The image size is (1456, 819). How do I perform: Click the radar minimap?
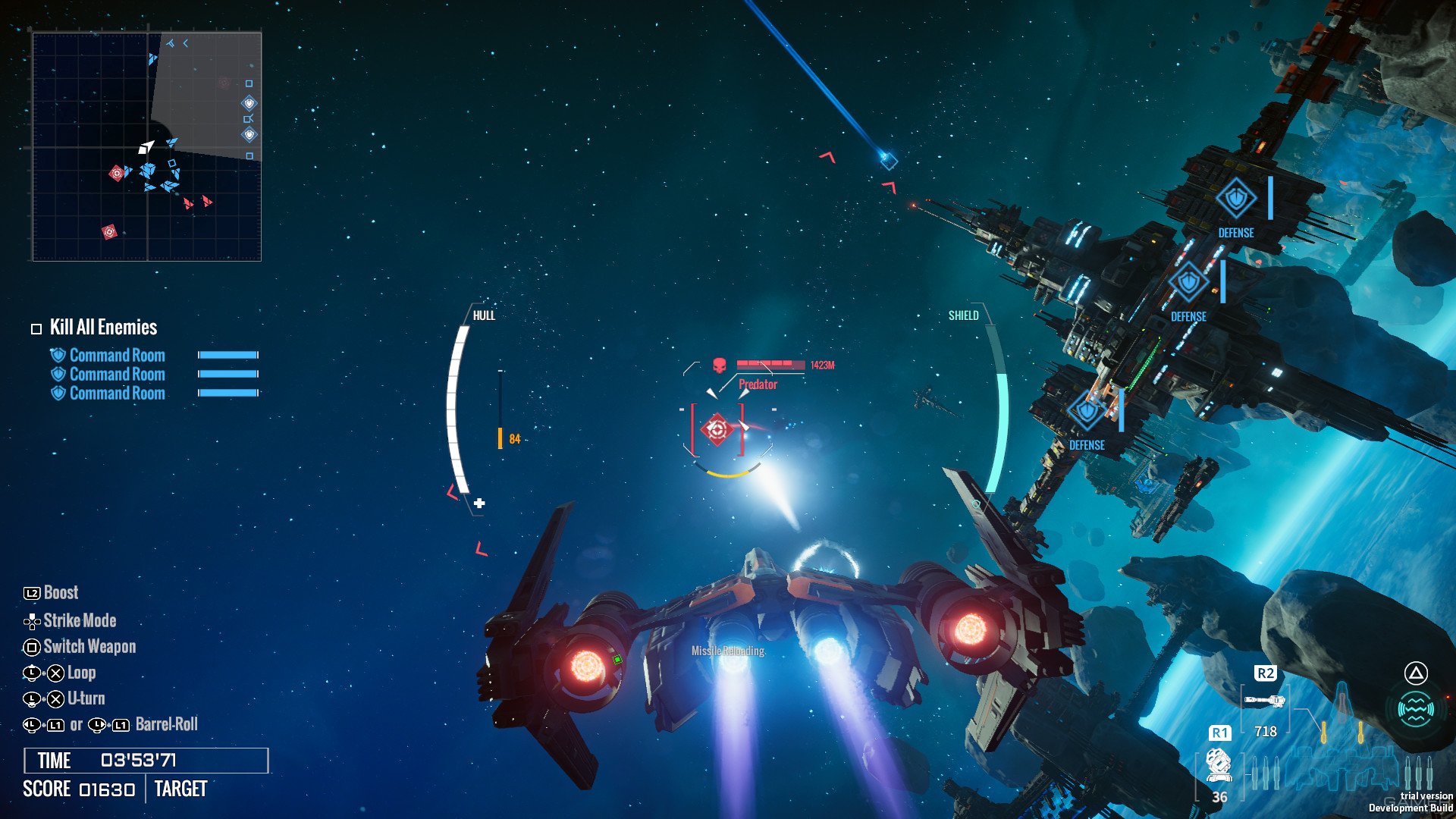(x=147, y=146)
